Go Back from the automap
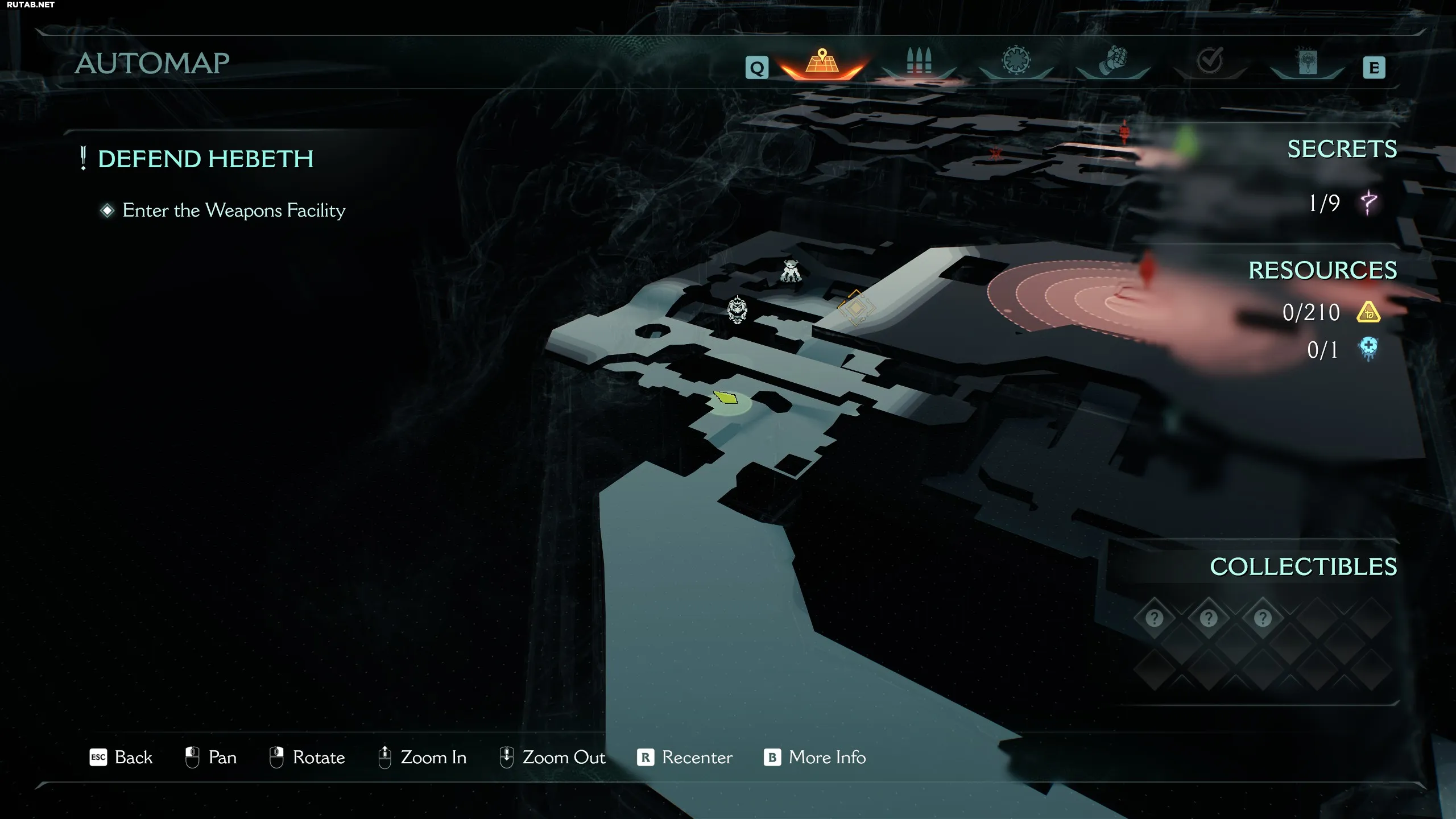The image size is (1456, 819). 122,758
